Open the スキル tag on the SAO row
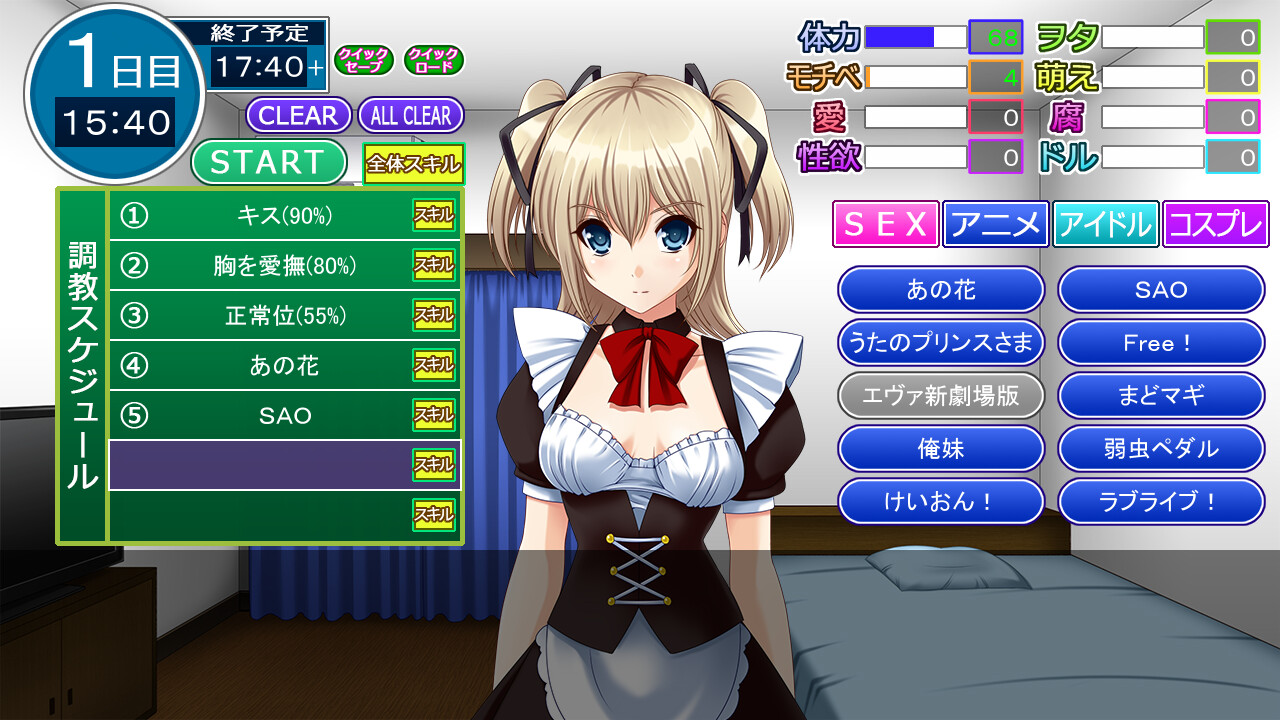The image size is (1280, 720). [x=434, y=415]
